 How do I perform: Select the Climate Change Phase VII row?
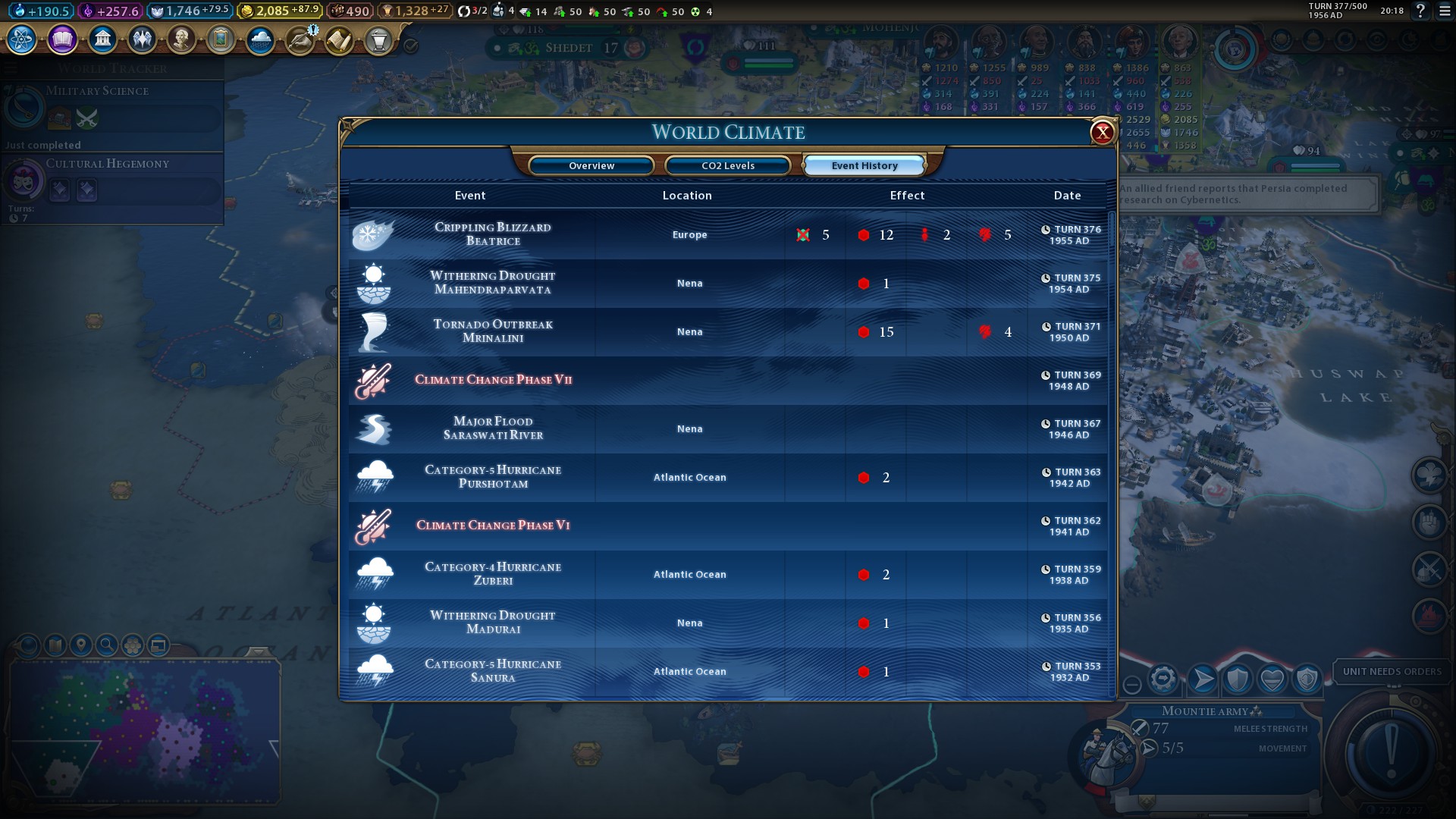tap(493, 380)
